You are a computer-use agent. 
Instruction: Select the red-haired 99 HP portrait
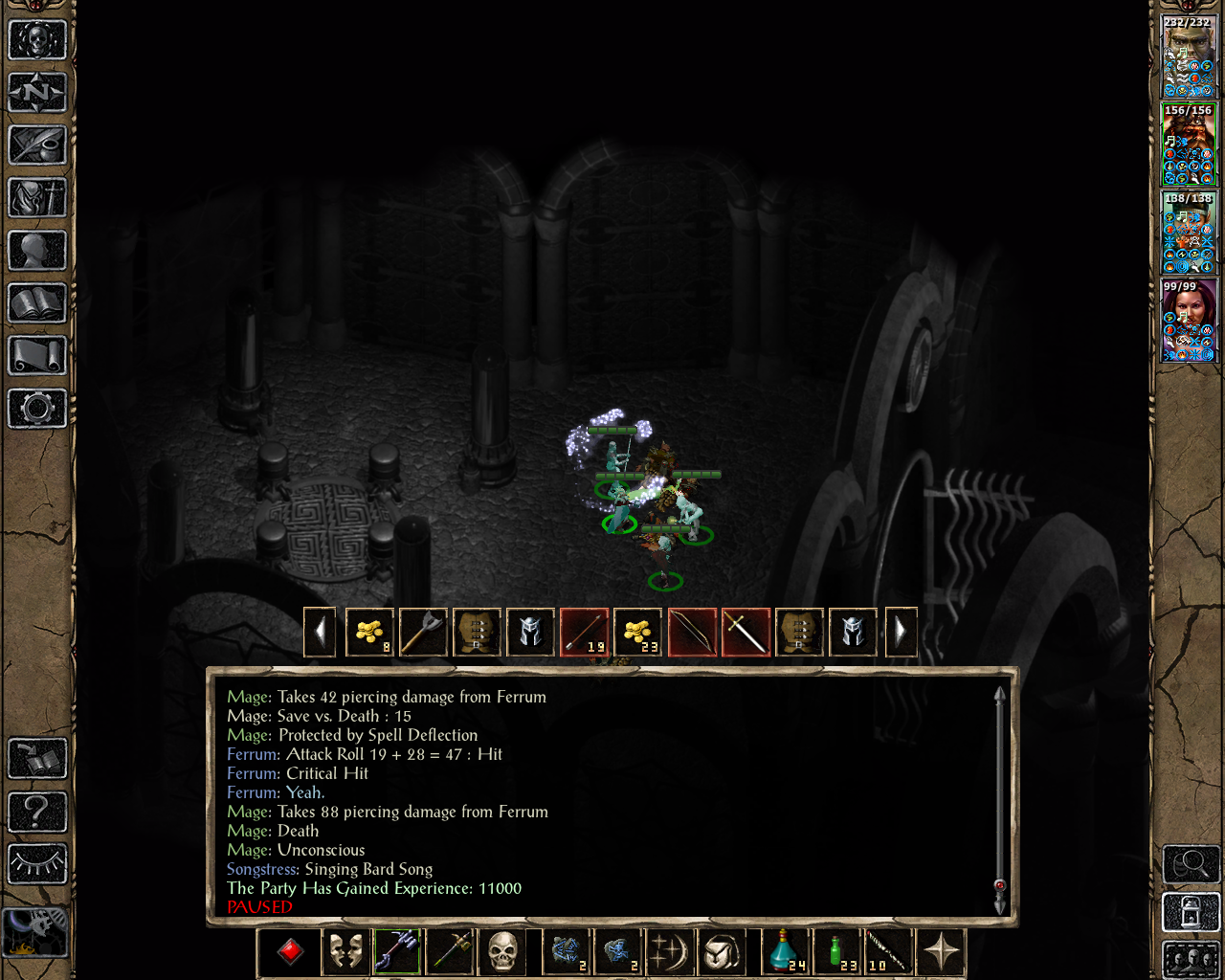click(1189, 321)
